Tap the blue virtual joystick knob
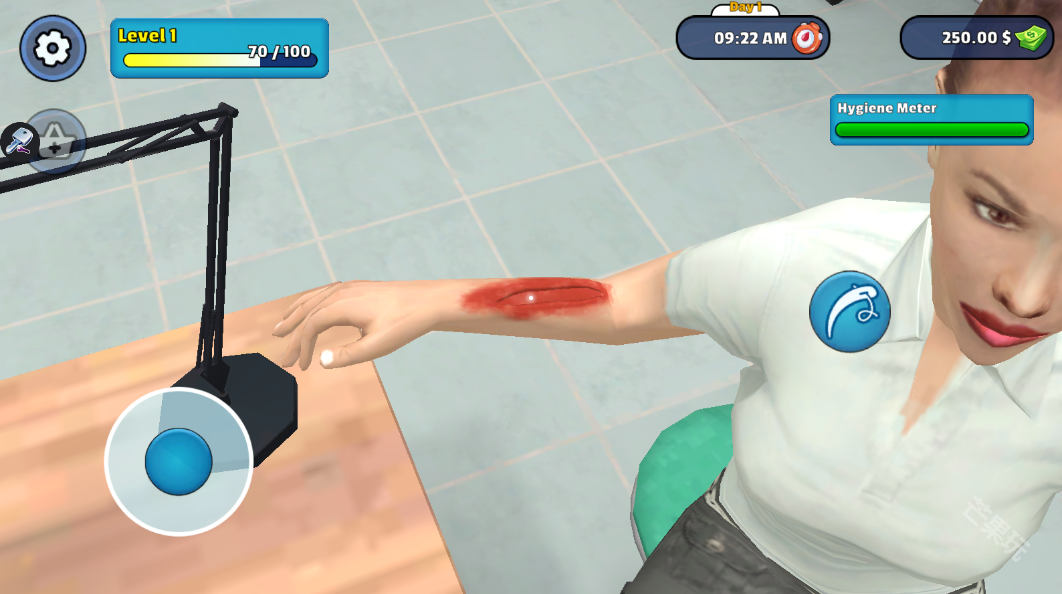This screenshot has width=1062, height=594. click(179, 462)
